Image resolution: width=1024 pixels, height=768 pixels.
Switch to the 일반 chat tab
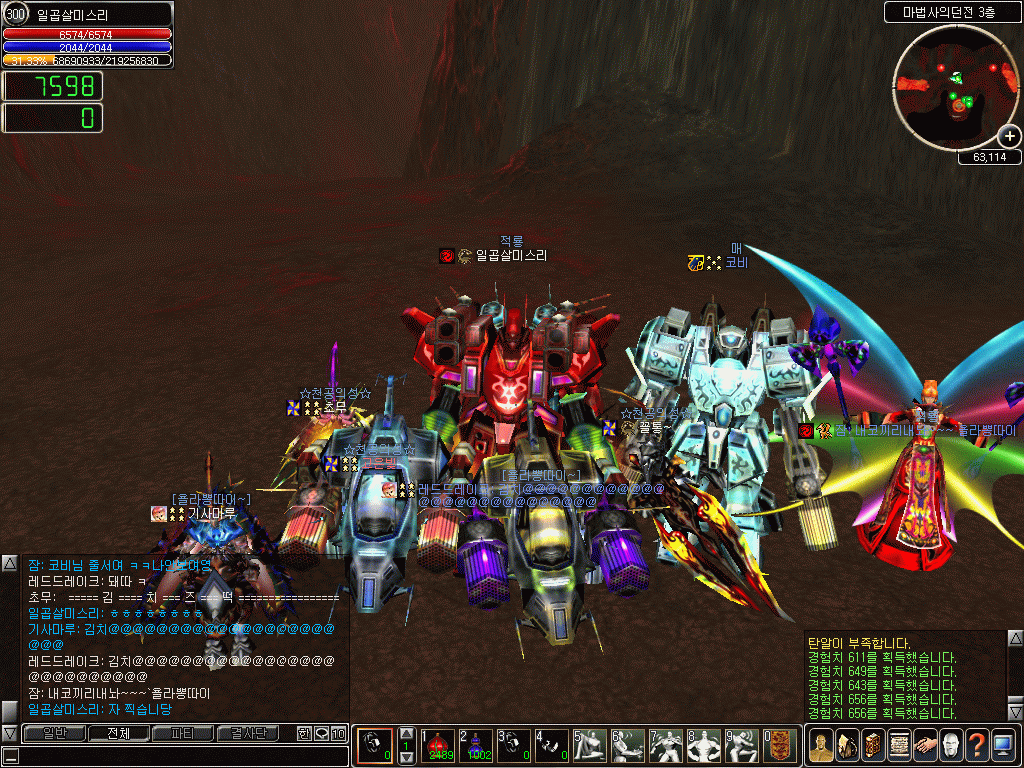click(x=52, y=733)
